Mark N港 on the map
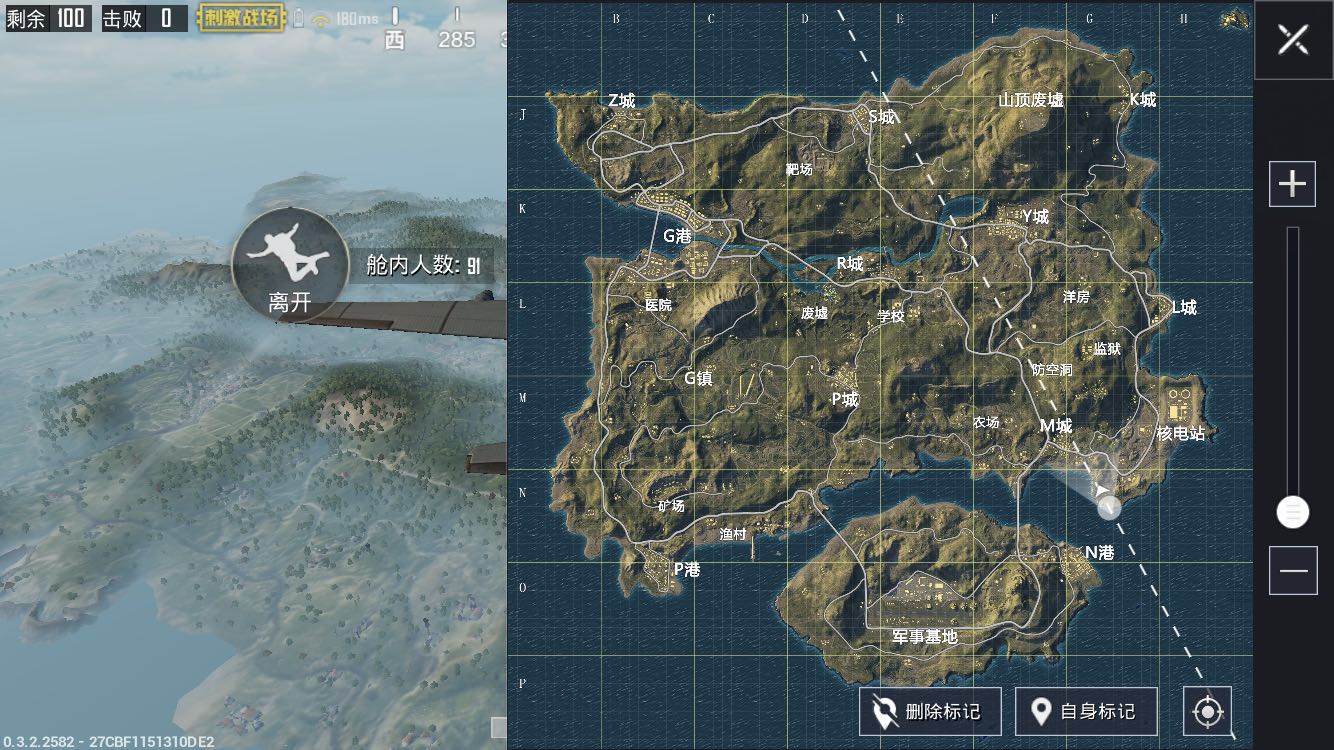The height and width of the screenshot is (750, 1334). coord(1099,552)
